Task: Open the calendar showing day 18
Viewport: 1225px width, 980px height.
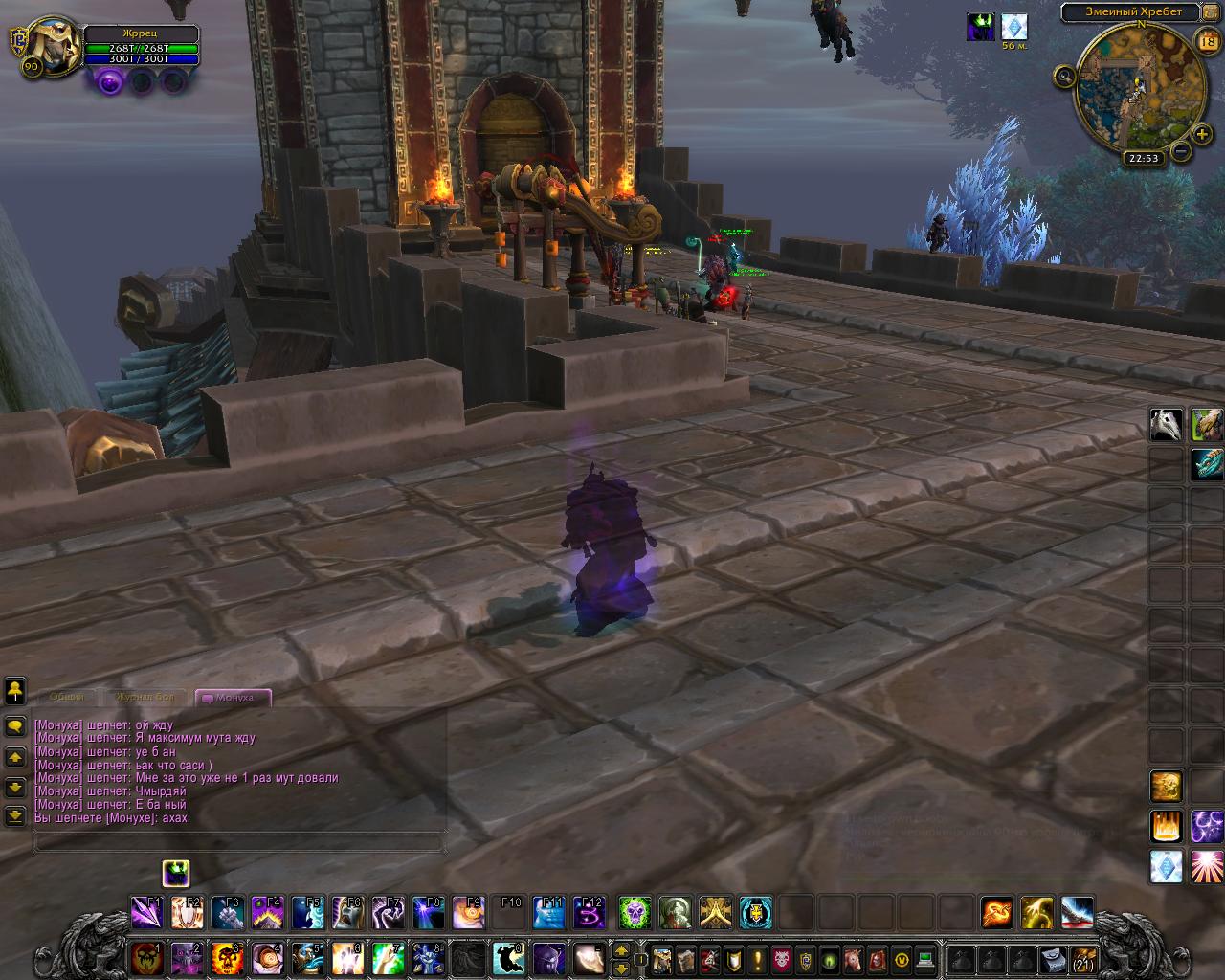Action: (1206, 39)
